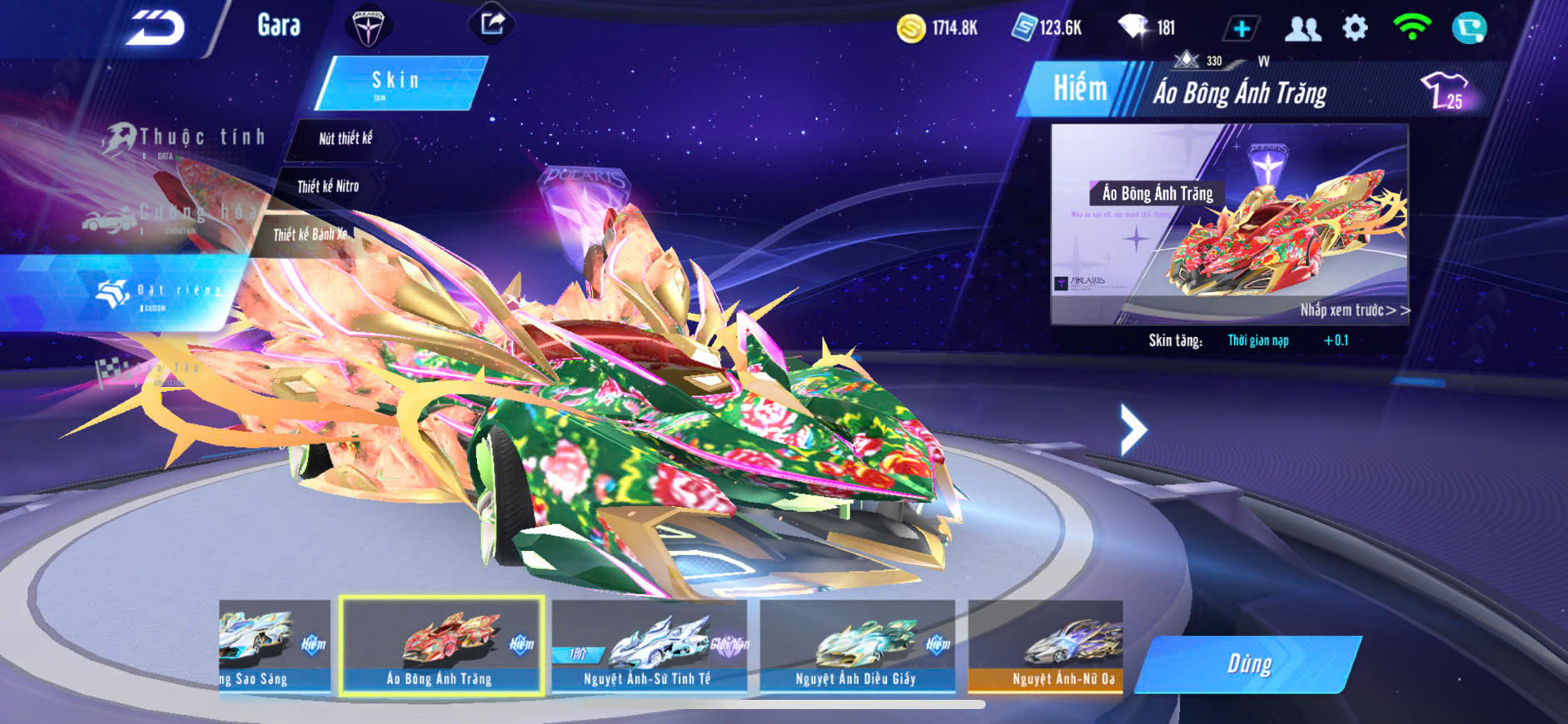
Task: Open the shirt icon with 25 badge
Action: [x=1443, y=90]
